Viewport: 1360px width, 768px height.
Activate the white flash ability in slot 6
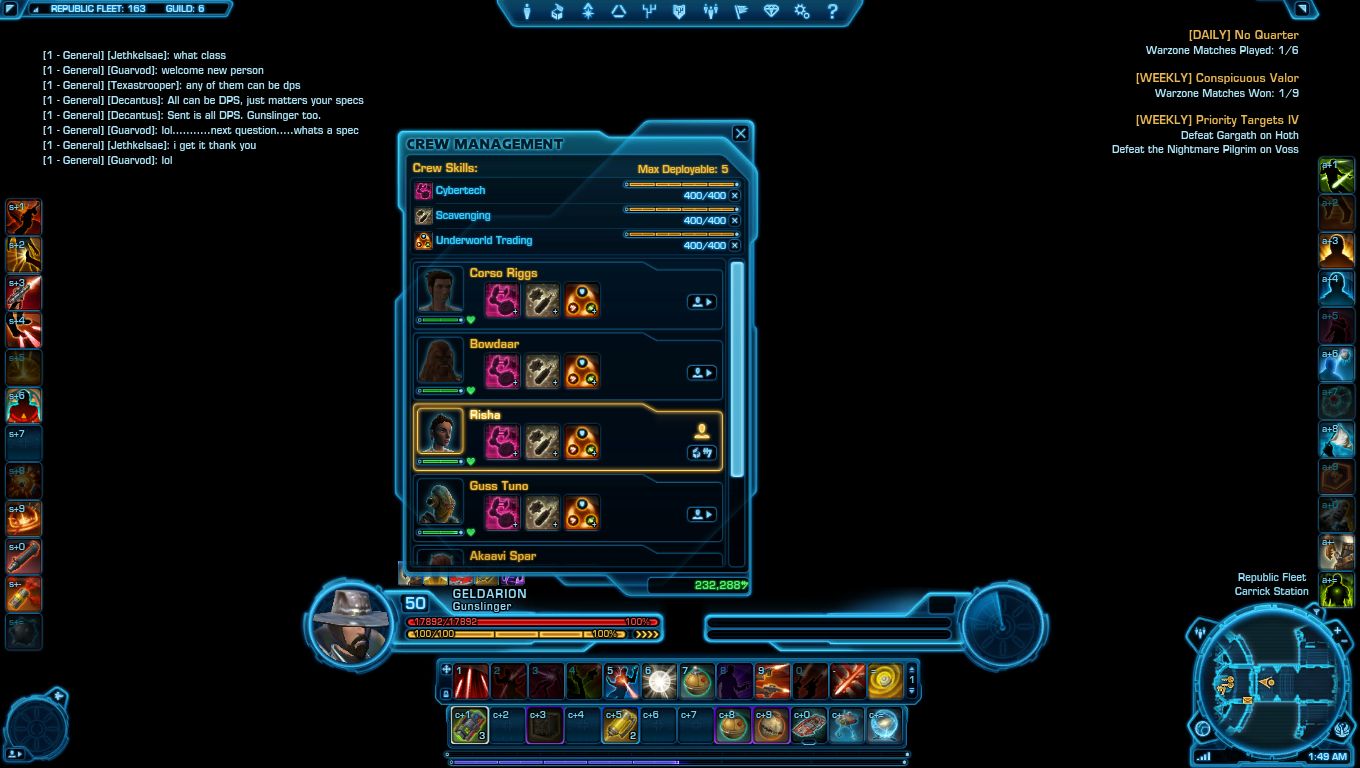click(x=659, y=681)
